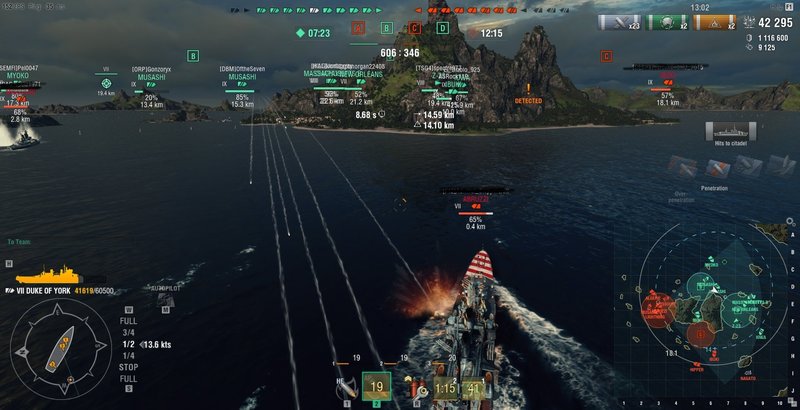Click the orange ribbon counter with x2
The image size is (800, 410).
point(710,22)
